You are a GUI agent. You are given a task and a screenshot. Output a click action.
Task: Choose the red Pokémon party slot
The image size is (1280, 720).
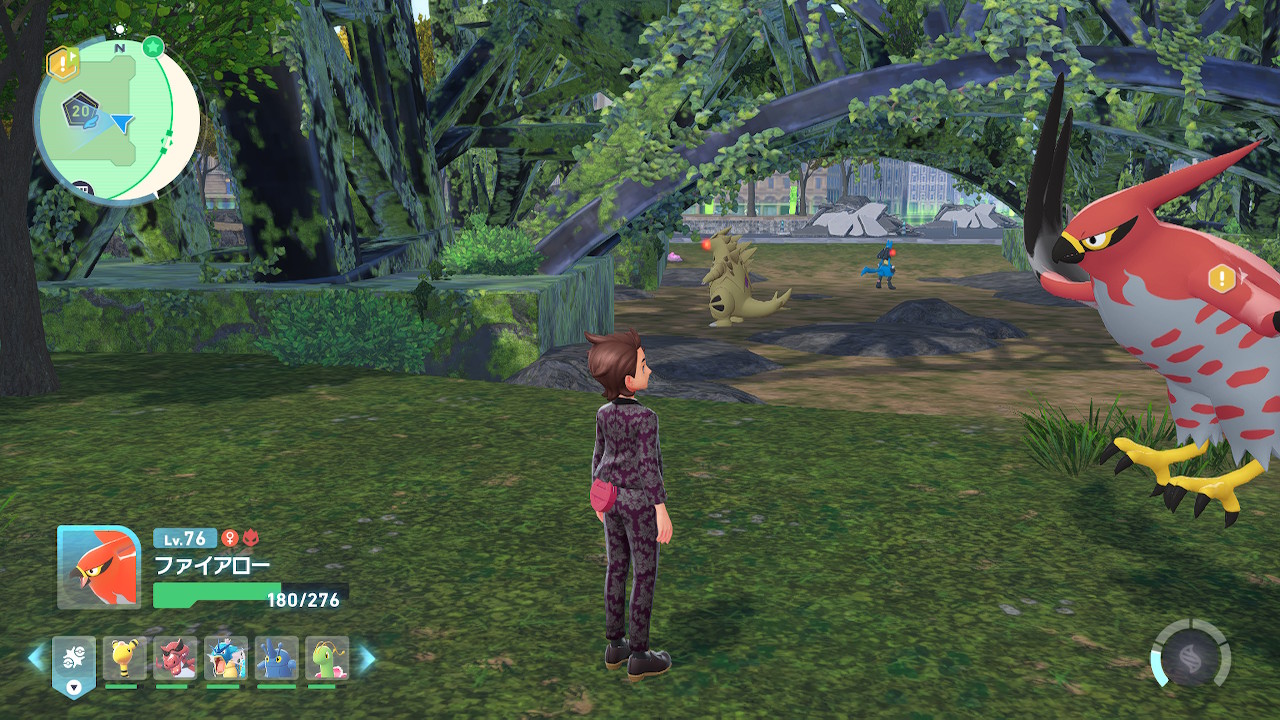176,659
